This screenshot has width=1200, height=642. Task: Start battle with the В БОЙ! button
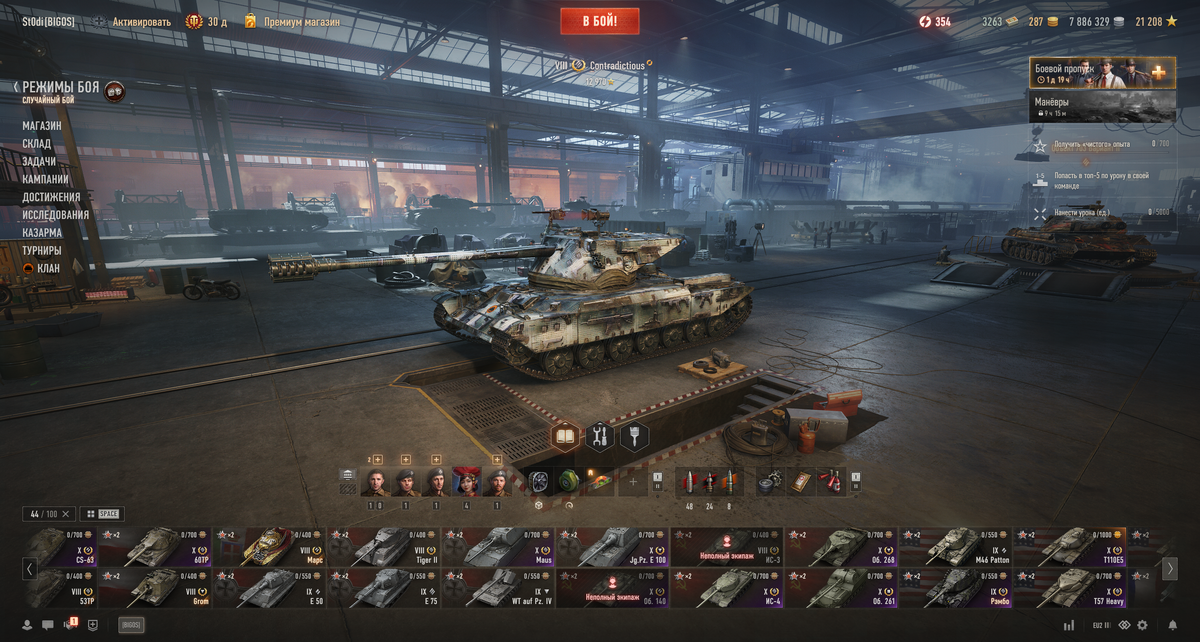pyautogui.click(x=599, y=20)
